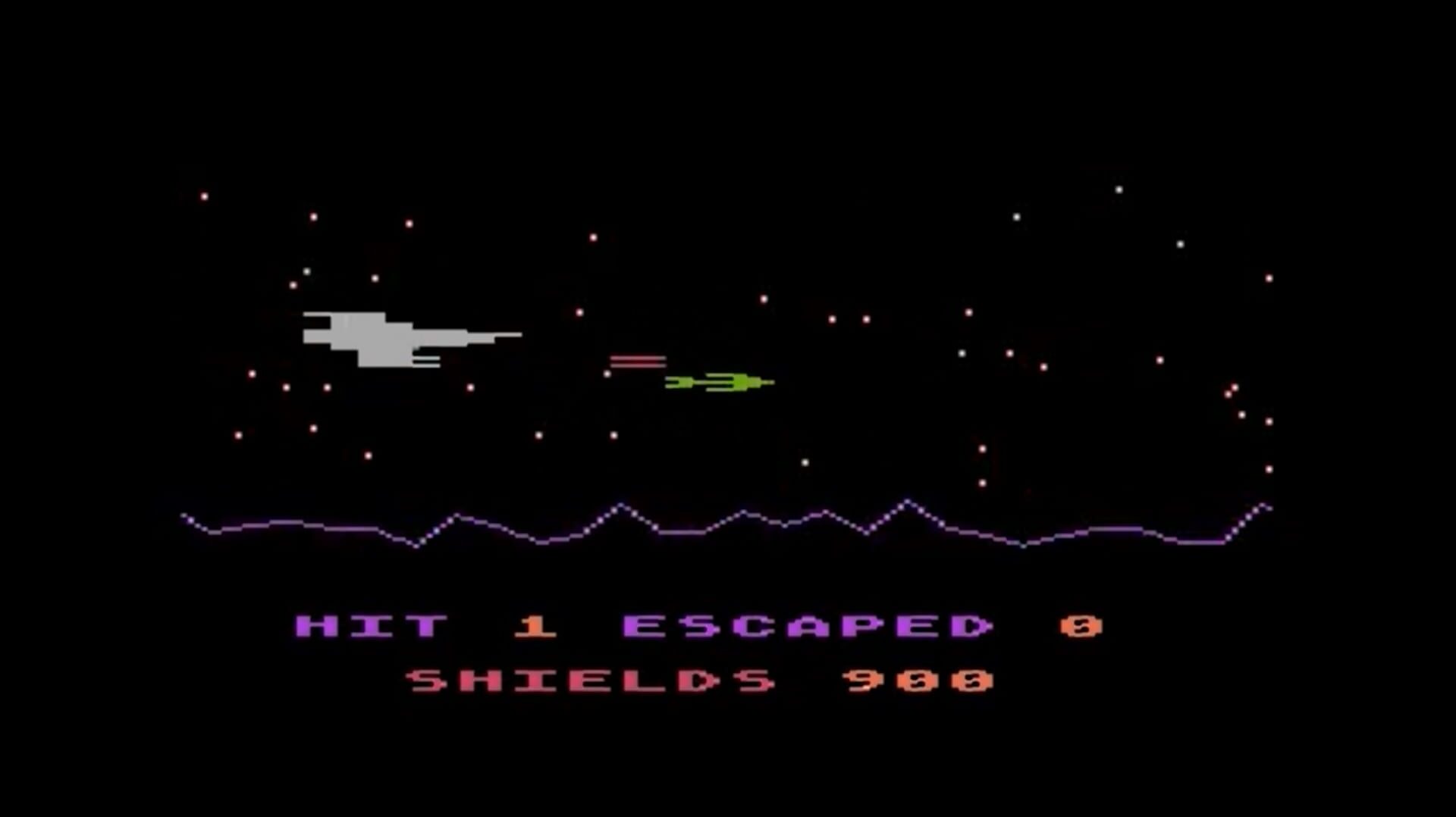Image resolution: width=1456 pixels, height=817 pixels.
Task: Click the highest peak of the purple terrain
Action: (906, 500)
